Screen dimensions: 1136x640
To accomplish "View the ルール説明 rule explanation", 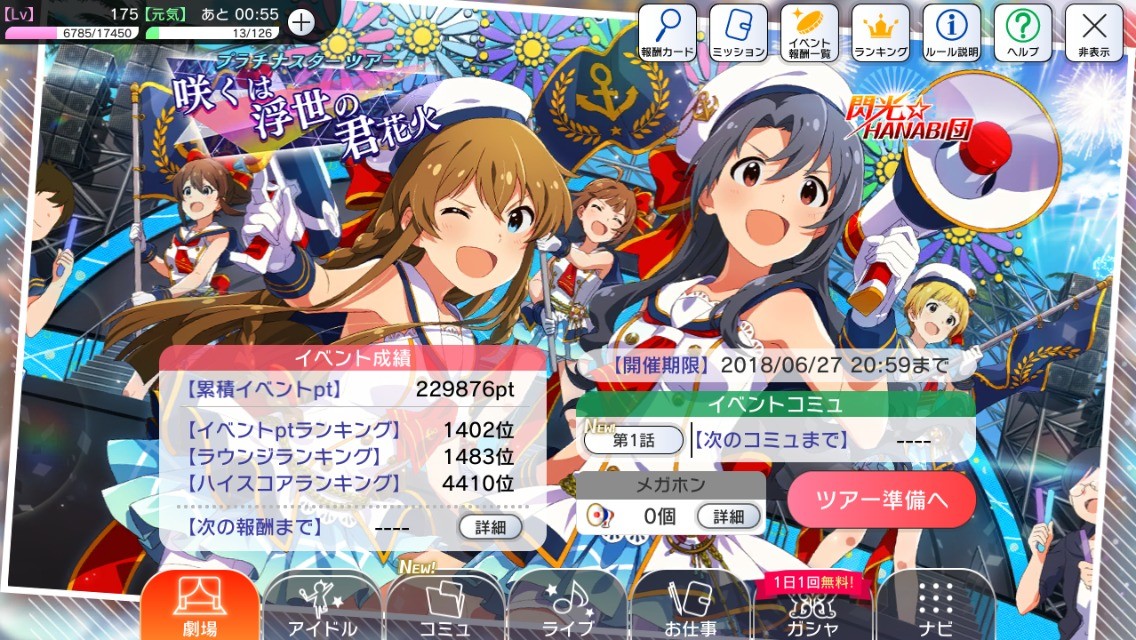I will click(952, 32).
